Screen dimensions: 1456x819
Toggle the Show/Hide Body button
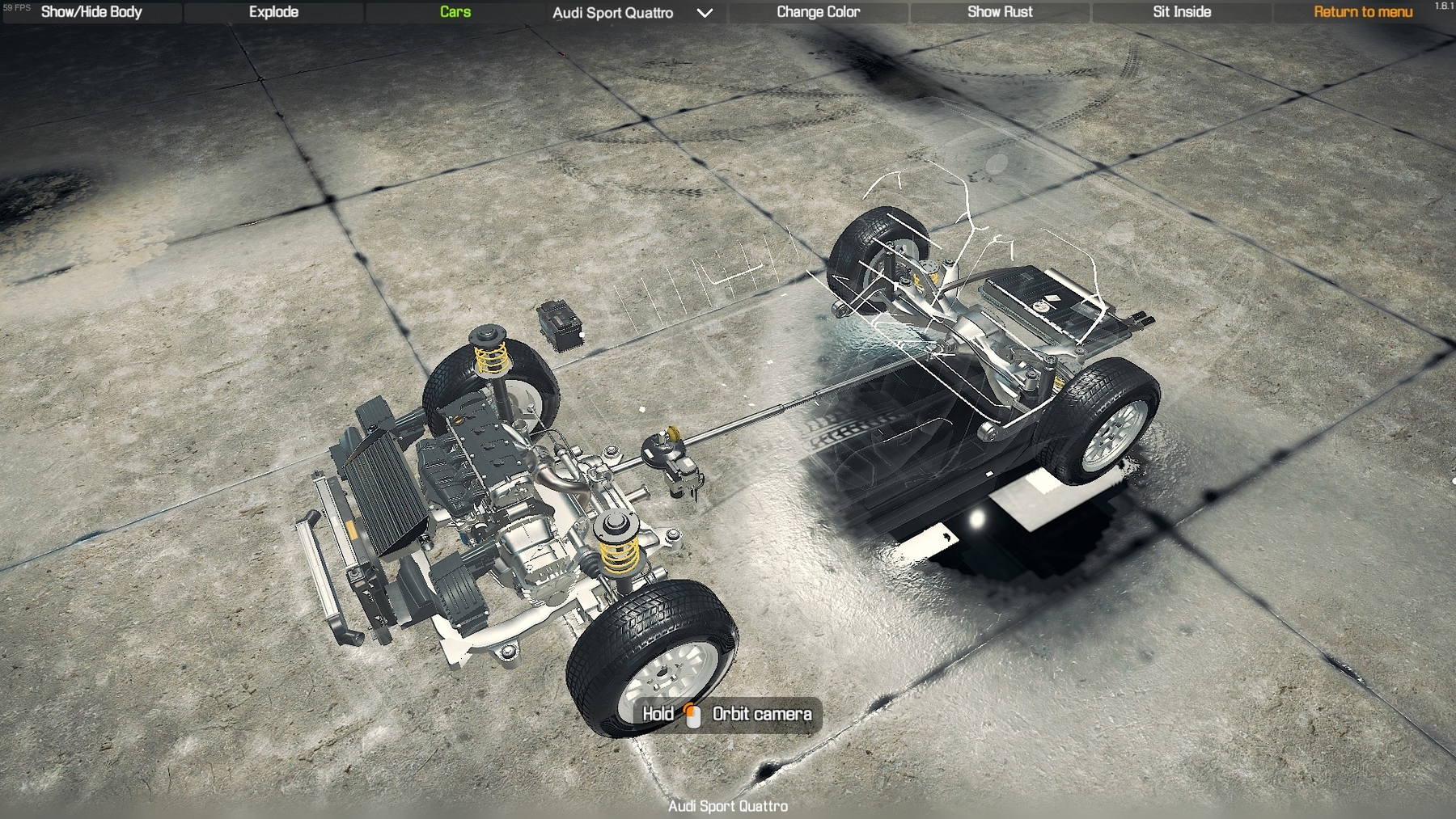point(91,12)
